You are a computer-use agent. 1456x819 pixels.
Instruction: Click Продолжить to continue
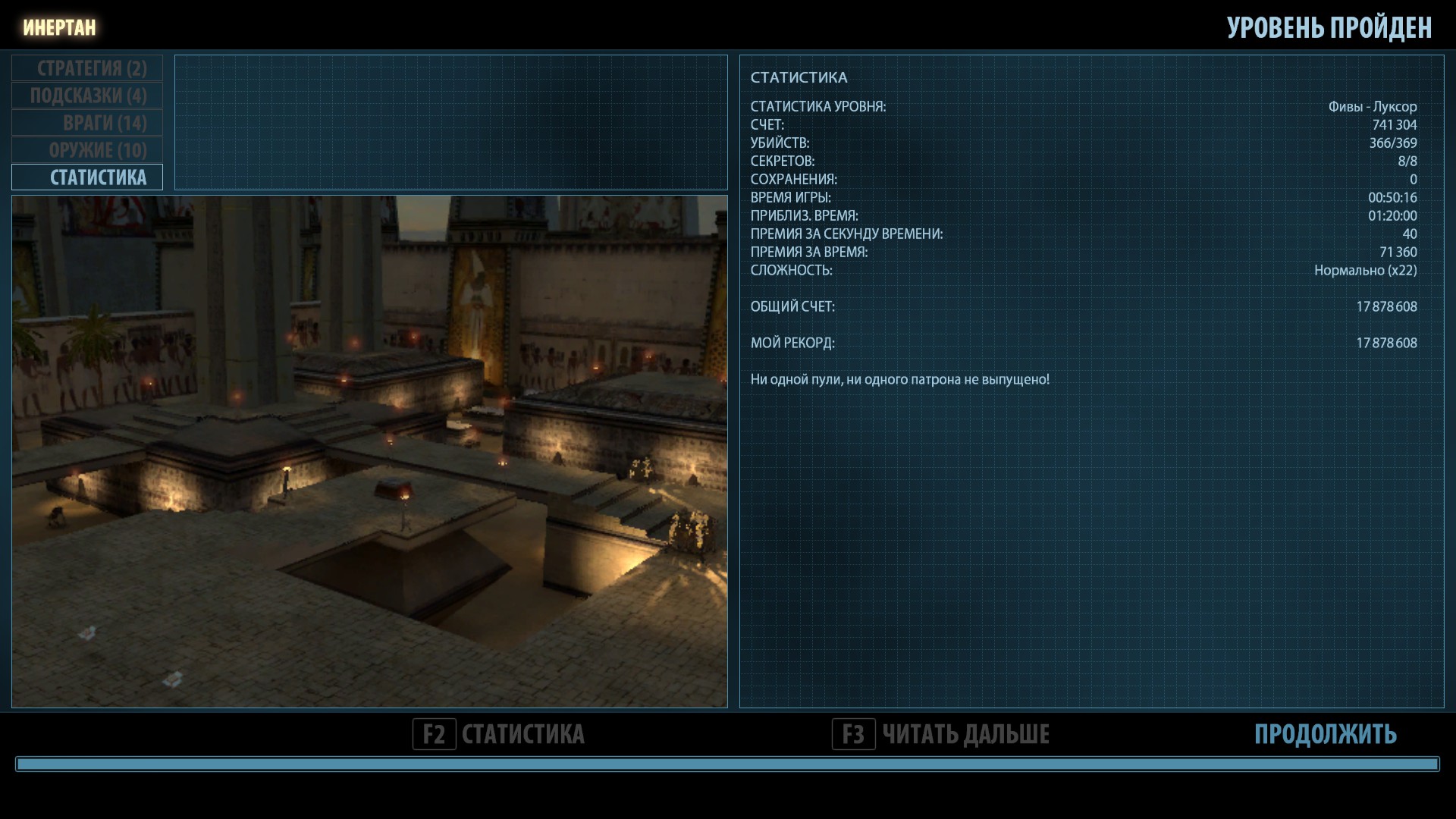click(x=1325, y=734)
